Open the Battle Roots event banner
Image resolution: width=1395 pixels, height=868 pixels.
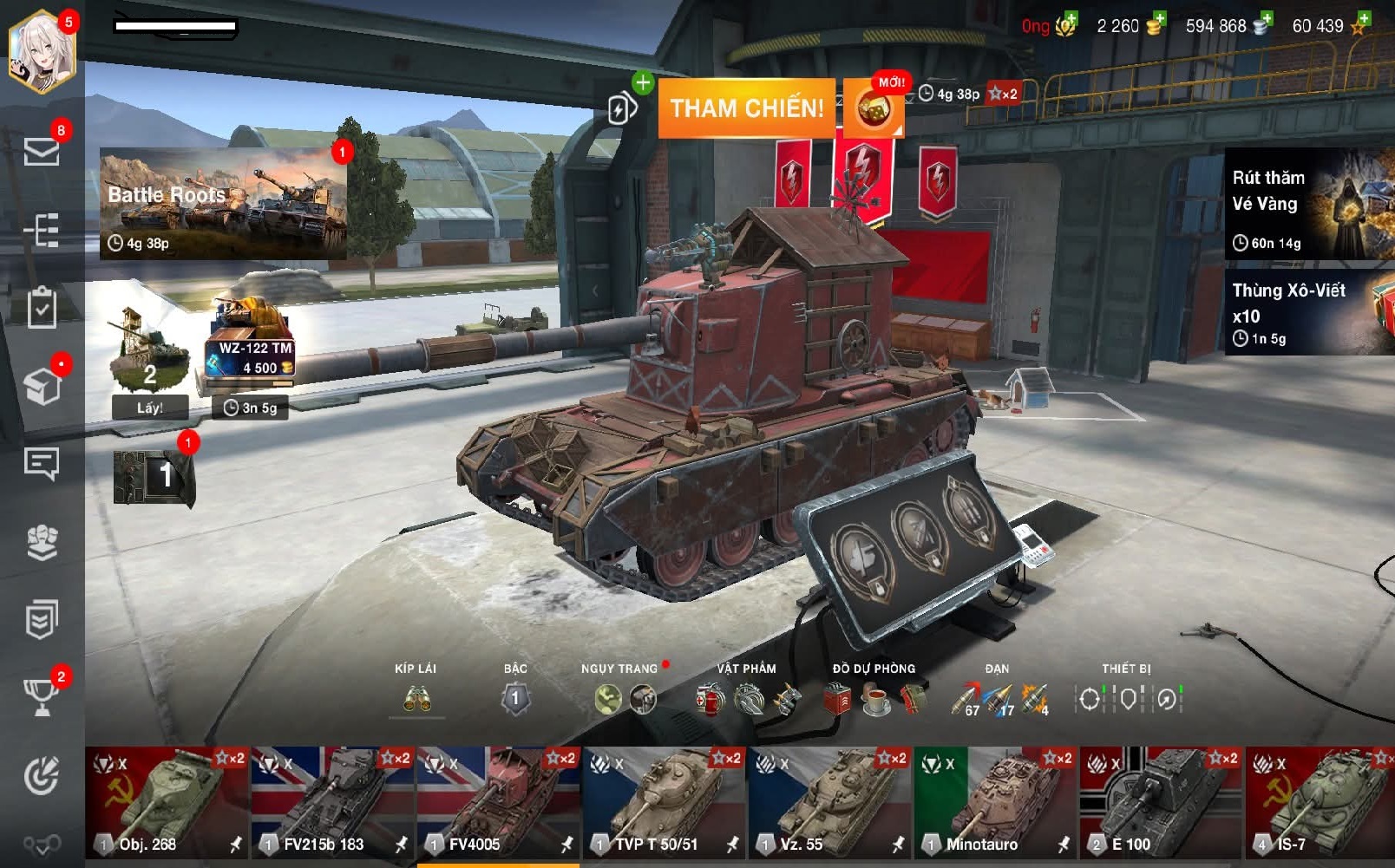tap(223, 204)
